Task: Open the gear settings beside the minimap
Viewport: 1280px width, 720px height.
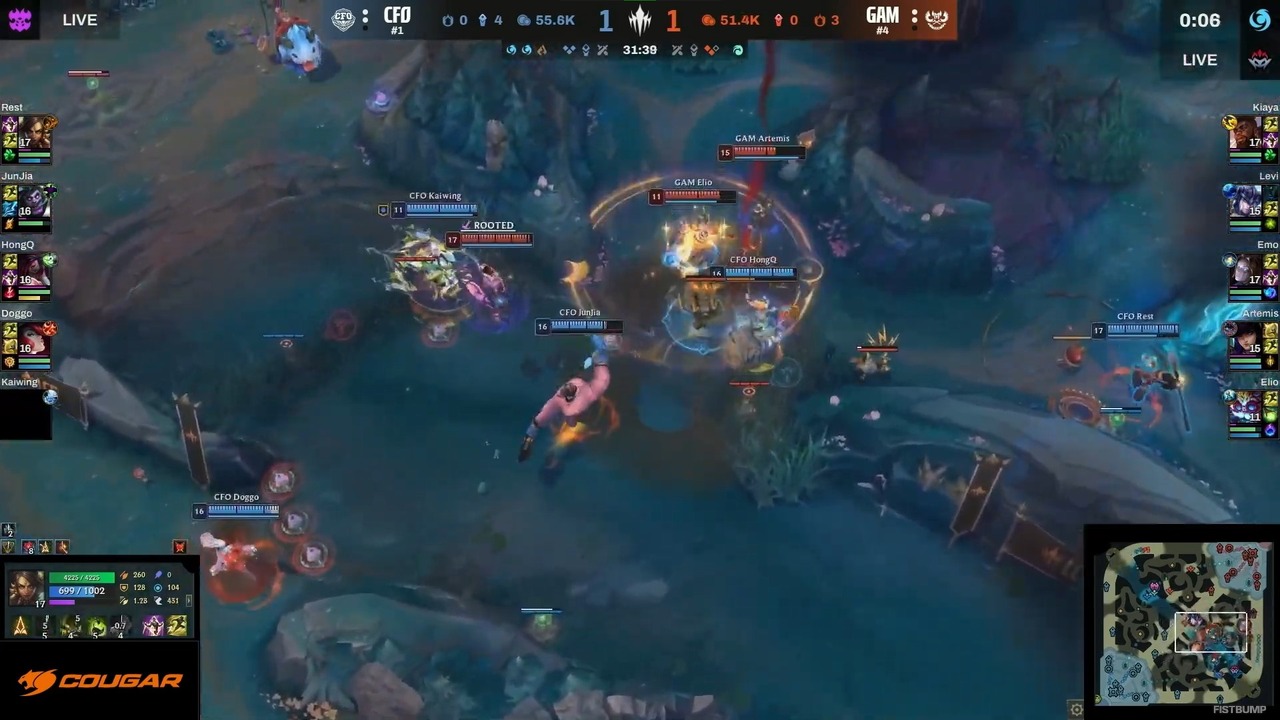Action: [x=1076, y=709]
